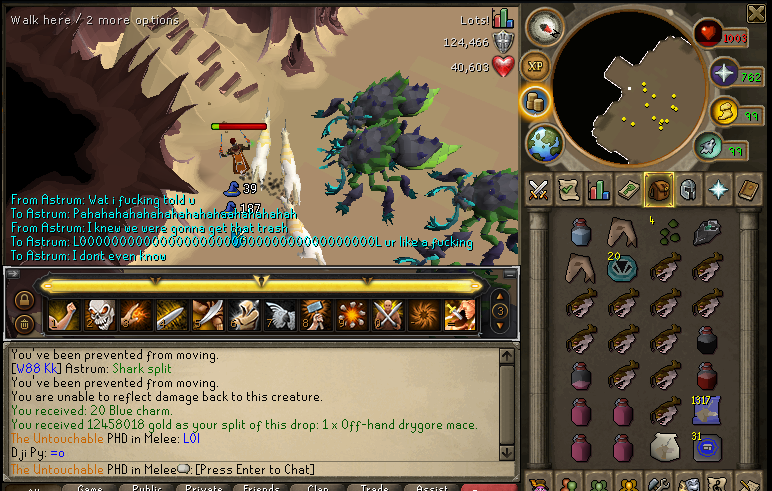
Task: Open the worn equipment helmet tab
Action: [688, 188]
